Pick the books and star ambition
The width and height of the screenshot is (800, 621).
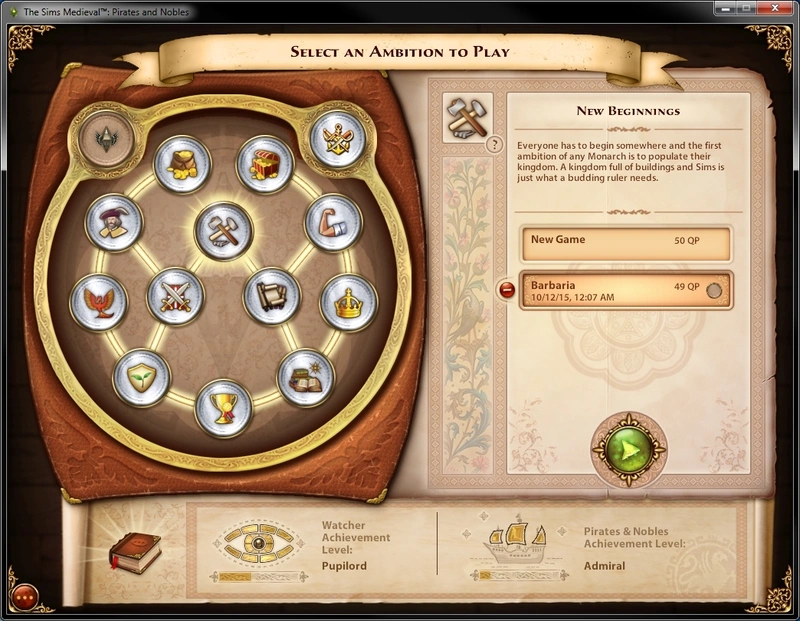click(x=305, y=377)
